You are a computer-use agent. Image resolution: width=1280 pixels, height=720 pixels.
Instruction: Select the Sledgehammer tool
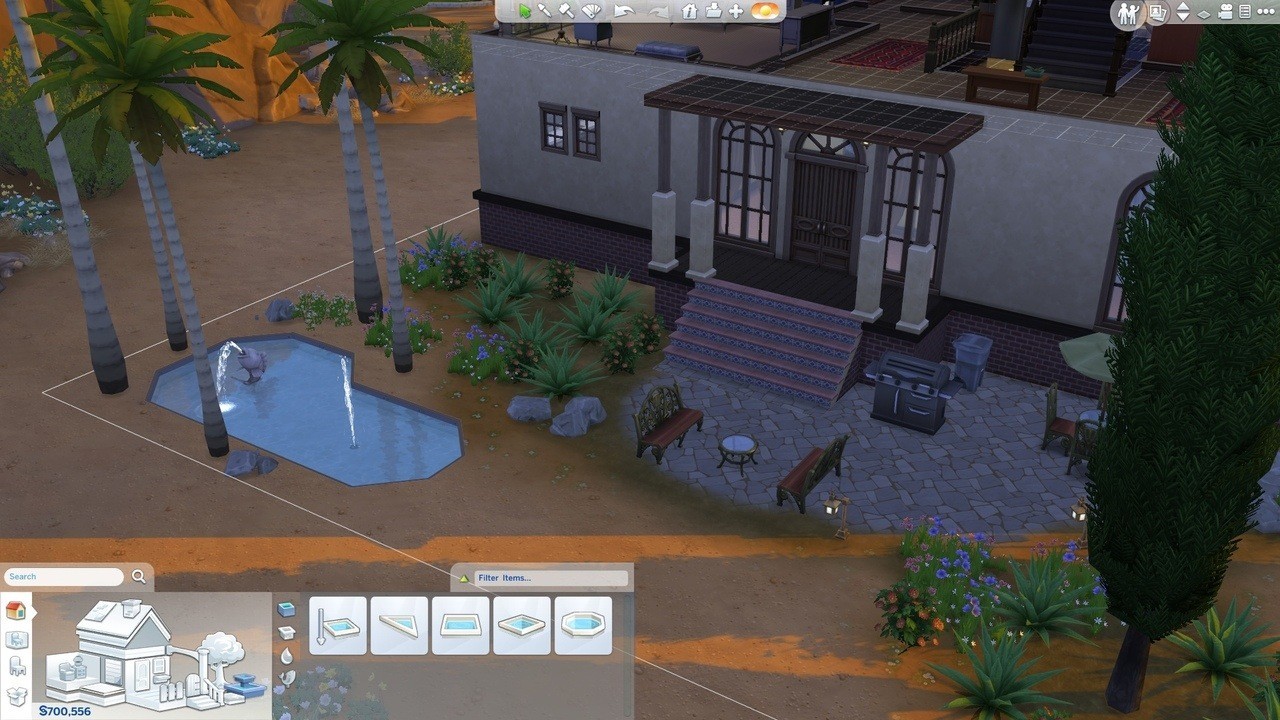pyautogui.click(x=567, y=12)
